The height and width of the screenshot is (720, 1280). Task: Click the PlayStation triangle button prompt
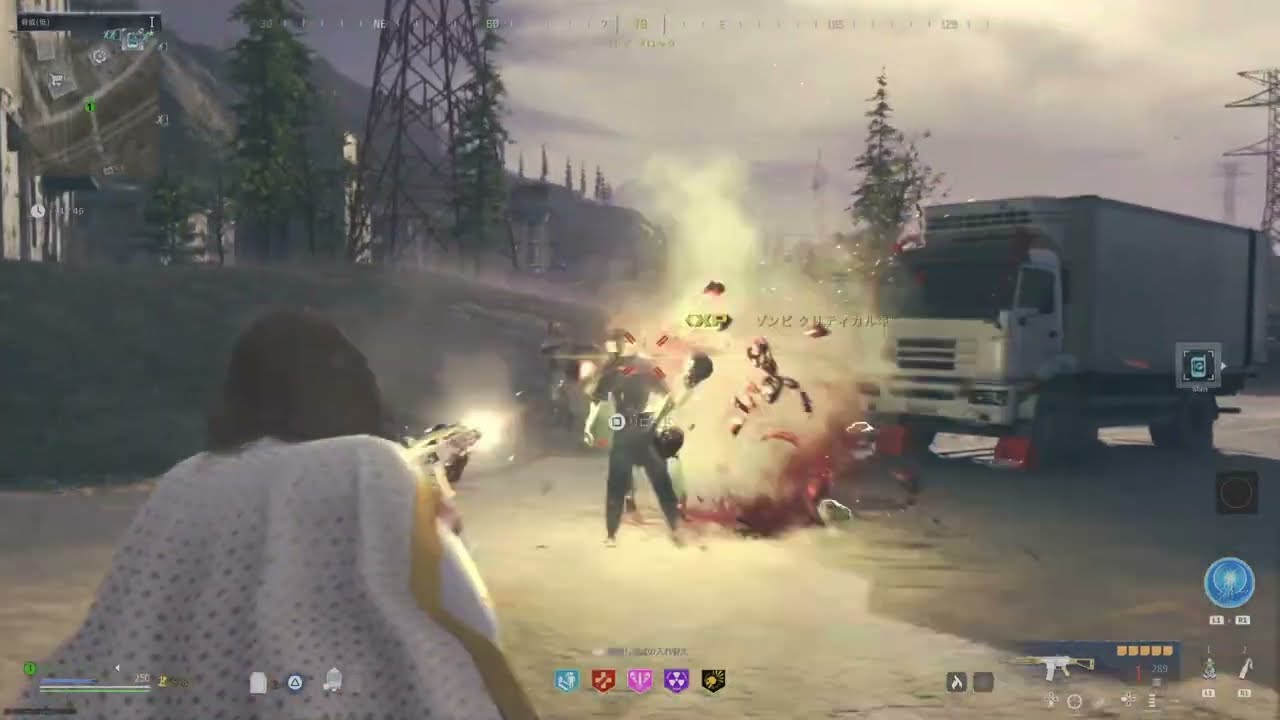[294, 683]
